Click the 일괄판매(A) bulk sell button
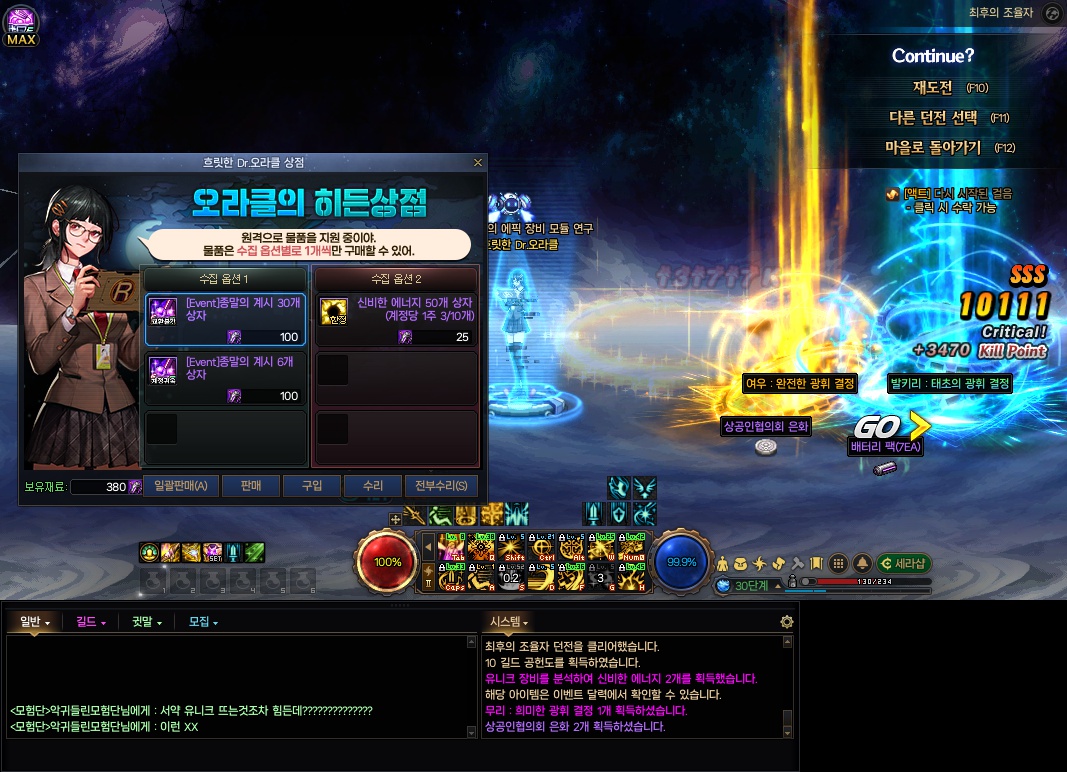The width and height of the screenshot is (1067, 772). tap(180, 486)
